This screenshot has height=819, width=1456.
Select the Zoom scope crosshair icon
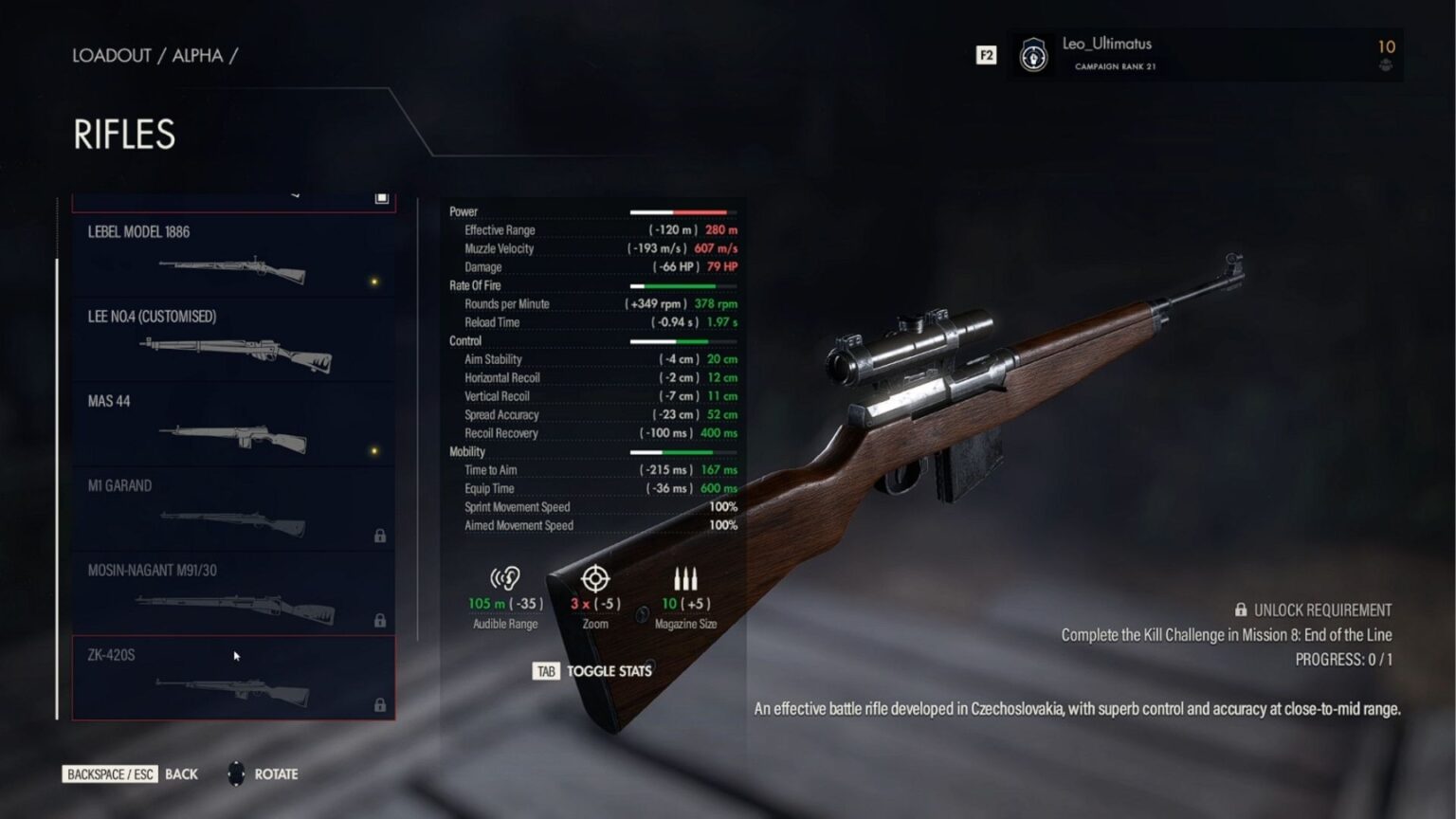pos(595,576)
